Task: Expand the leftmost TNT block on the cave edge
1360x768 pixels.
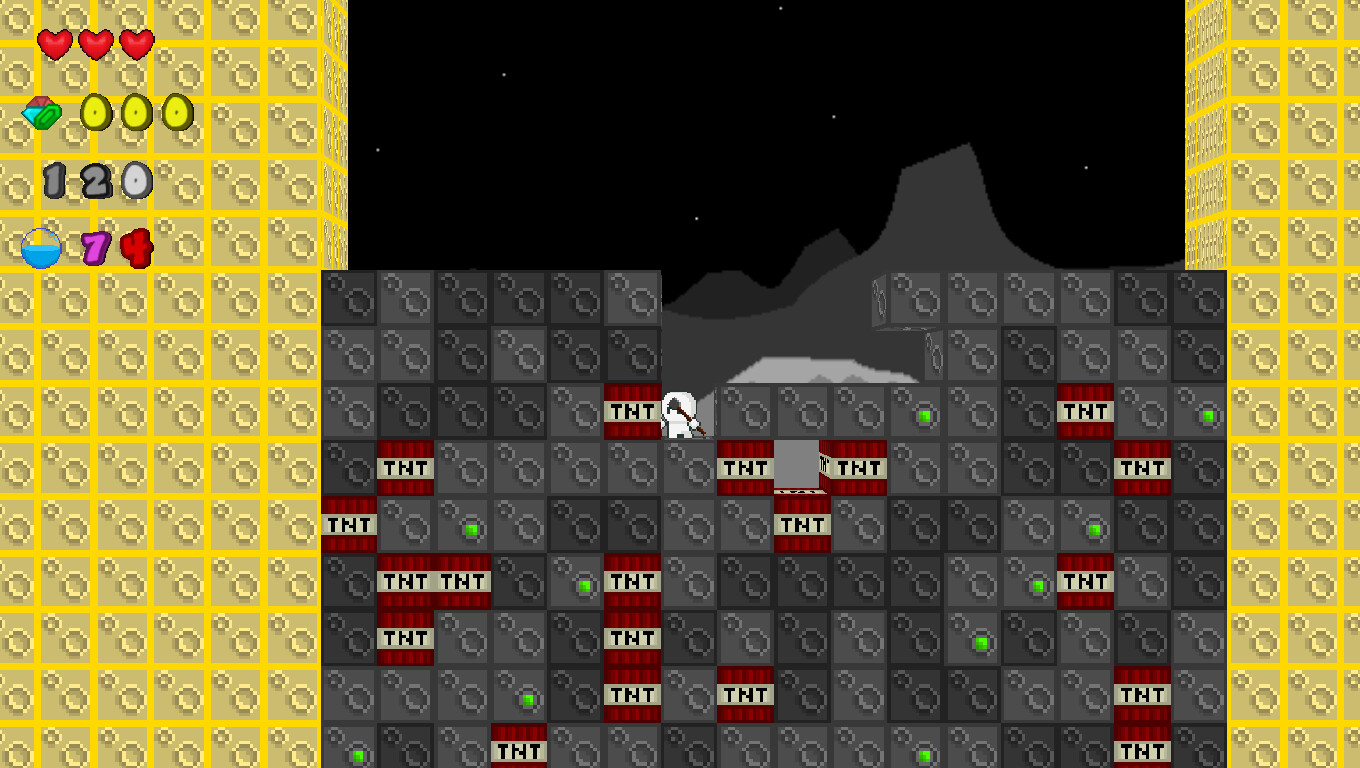Action: [347, 523]
